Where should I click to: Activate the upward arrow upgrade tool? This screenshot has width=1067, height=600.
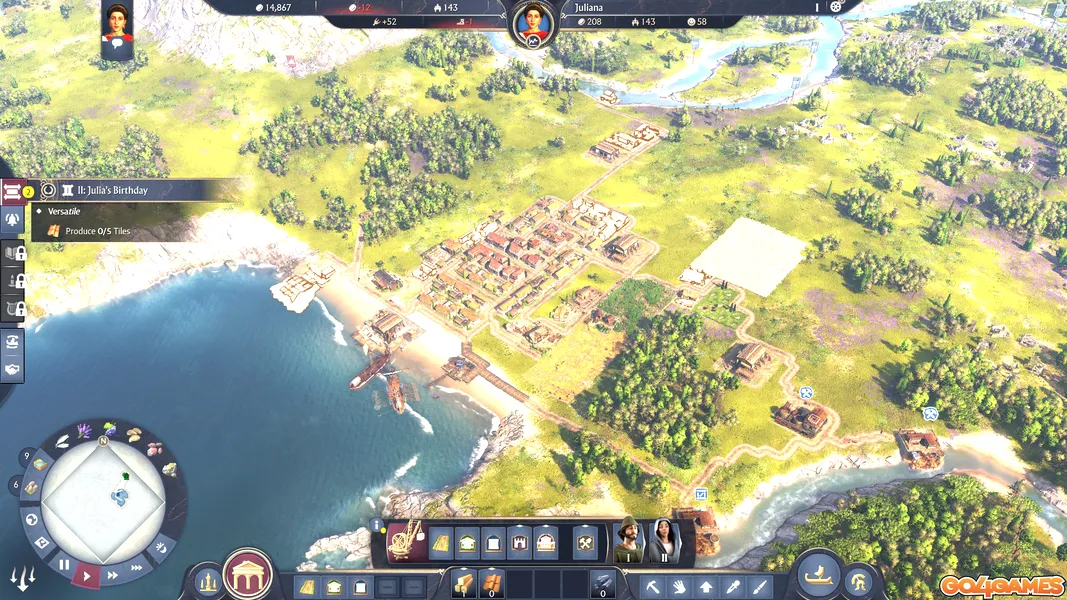tap(706, 587)
